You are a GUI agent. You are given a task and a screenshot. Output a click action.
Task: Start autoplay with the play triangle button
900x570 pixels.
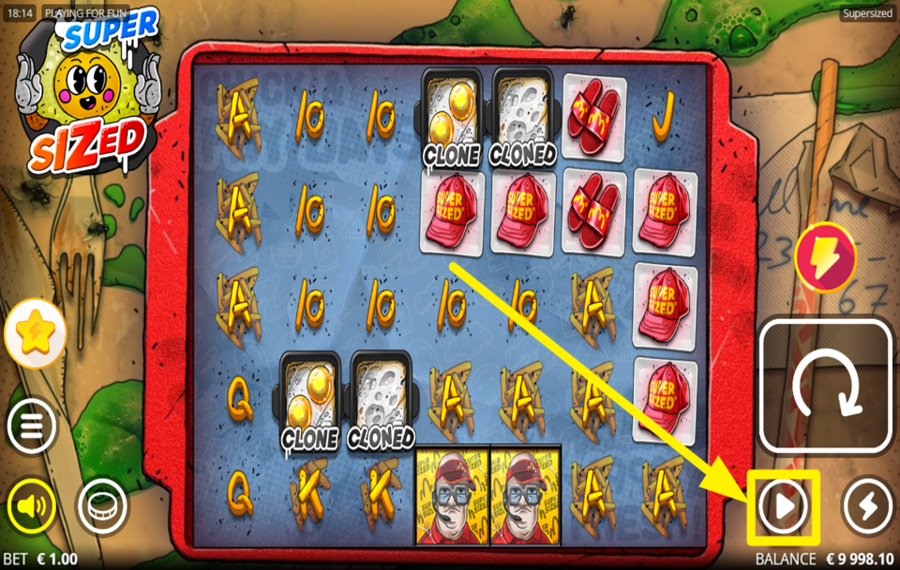click(x=783, y=508)
